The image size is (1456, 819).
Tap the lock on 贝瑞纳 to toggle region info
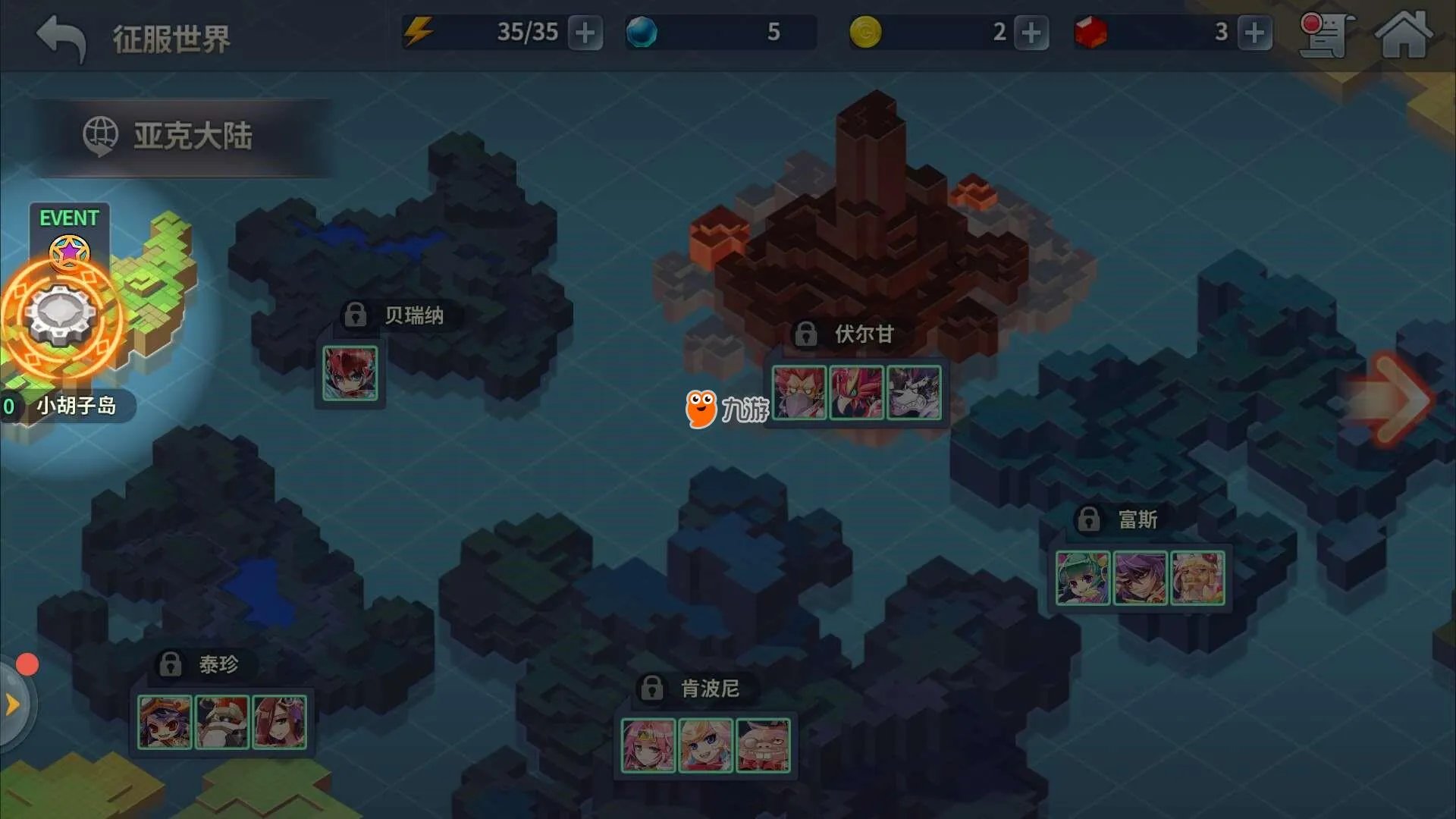[x=355, y=313]
